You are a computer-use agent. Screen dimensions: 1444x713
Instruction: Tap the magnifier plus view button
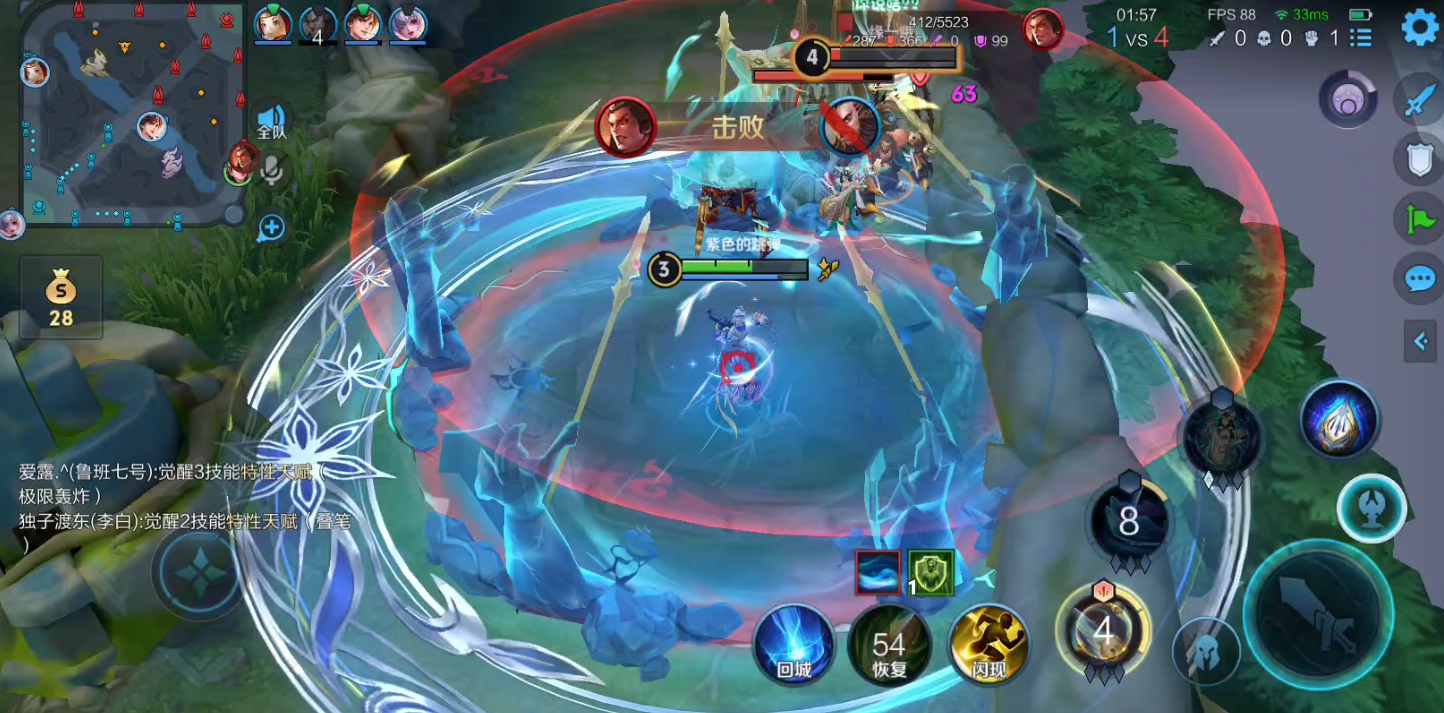(x=271, y=227)
